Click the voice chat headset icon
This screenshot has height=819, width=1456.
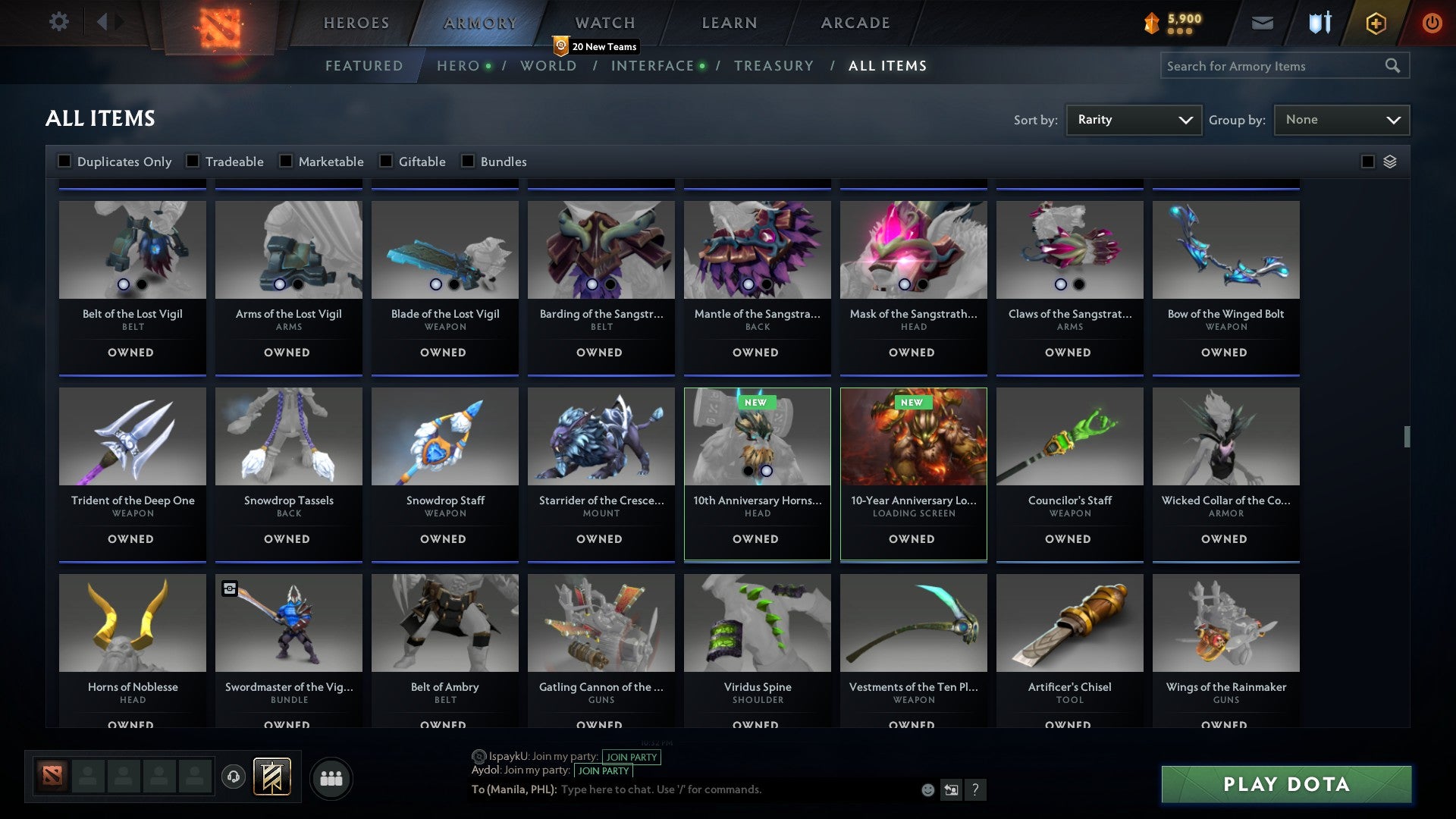233,777
